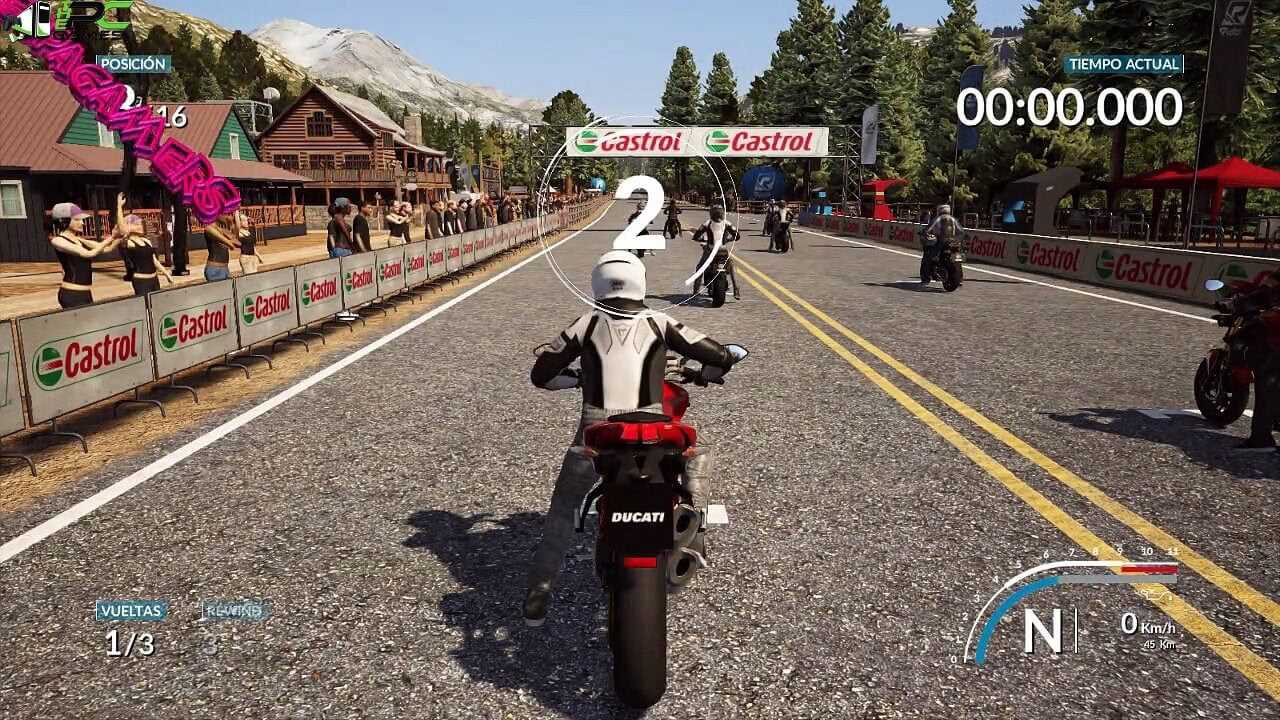Activate the Rewind indicator

tap(235, 610)
